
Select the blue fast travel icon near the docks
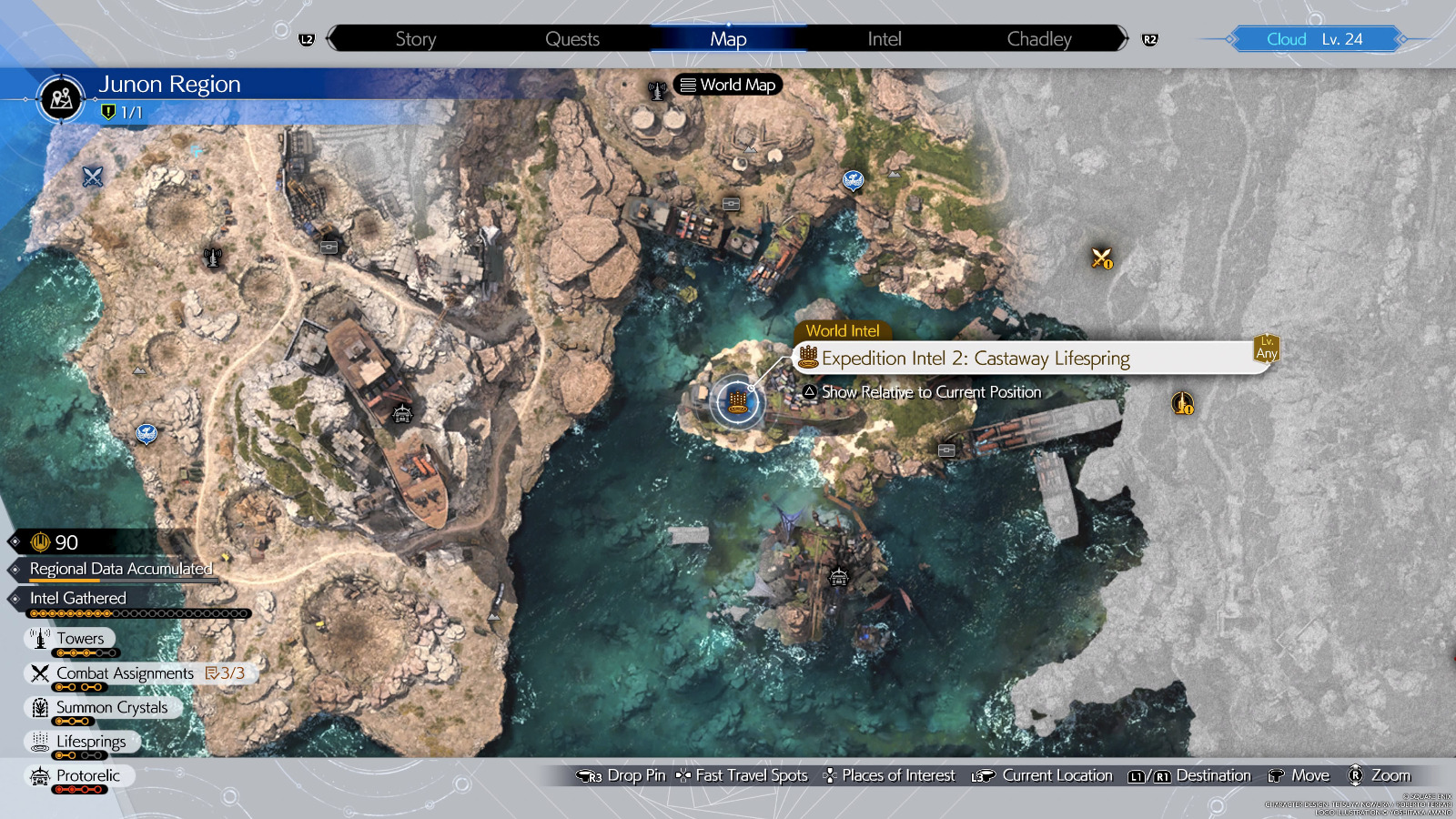click(853, 180)
